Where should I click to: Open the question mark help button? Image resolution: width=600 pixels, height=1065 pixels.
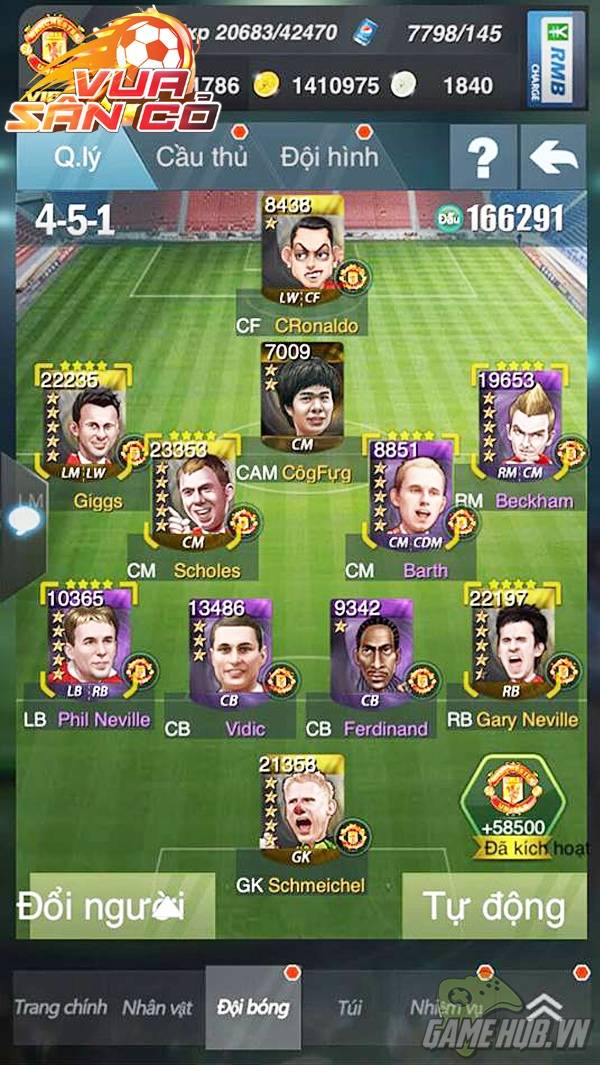click(483, 158)
